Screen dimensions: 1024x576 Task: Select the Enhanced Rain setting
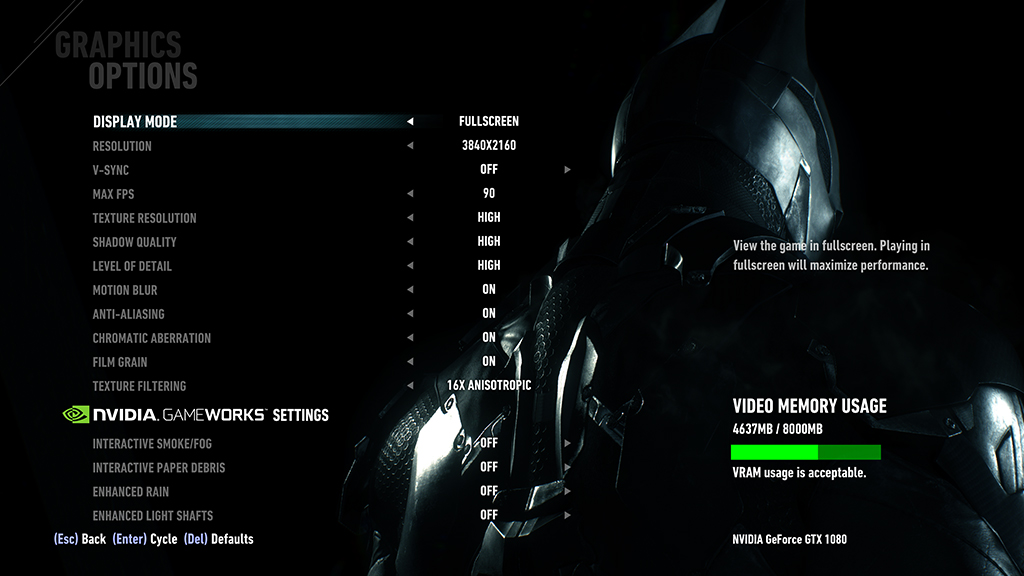pos(131,491)
